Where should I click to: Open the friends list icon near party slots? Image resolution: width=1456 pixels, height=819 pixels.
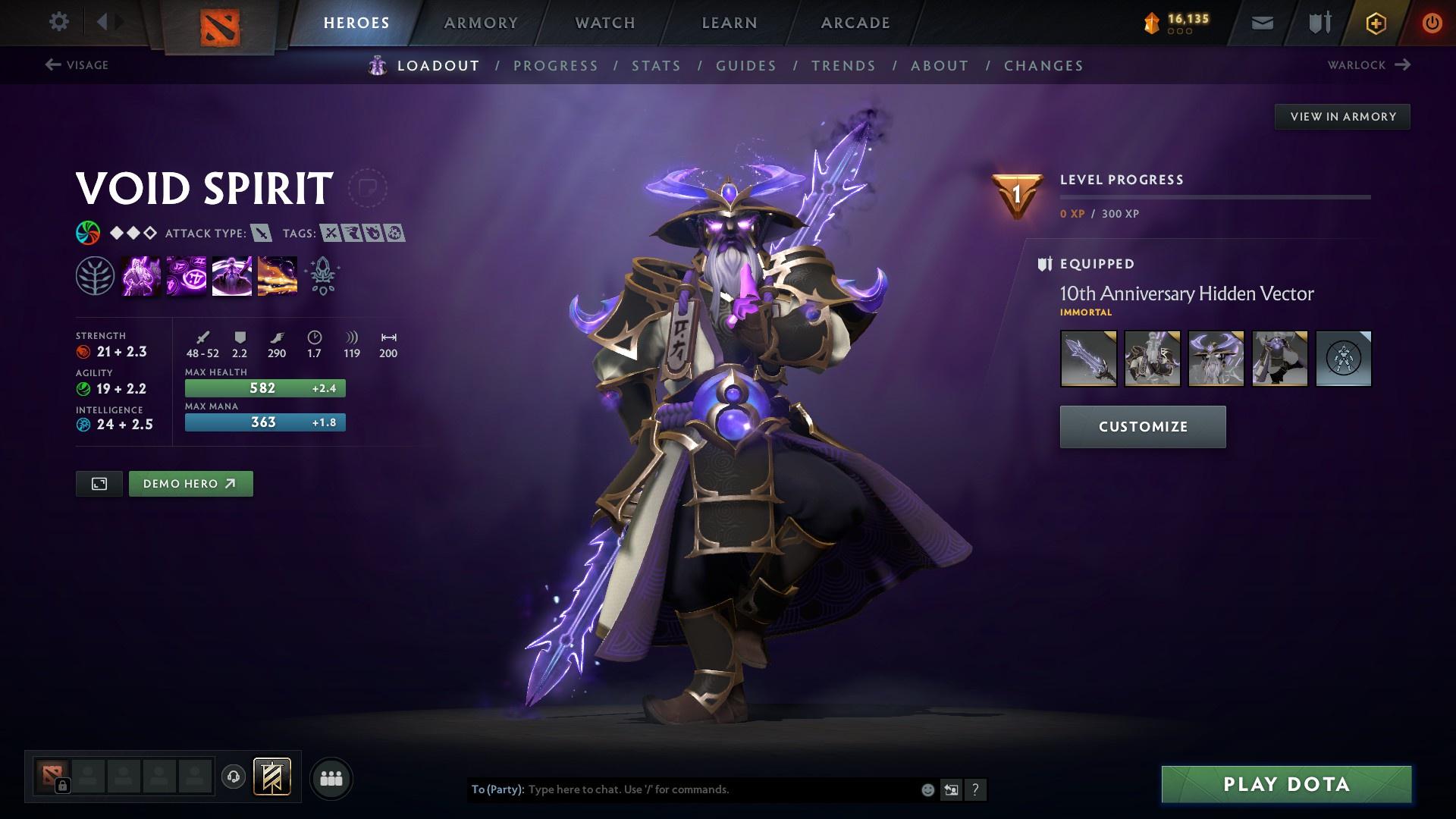tap(331, 777)
